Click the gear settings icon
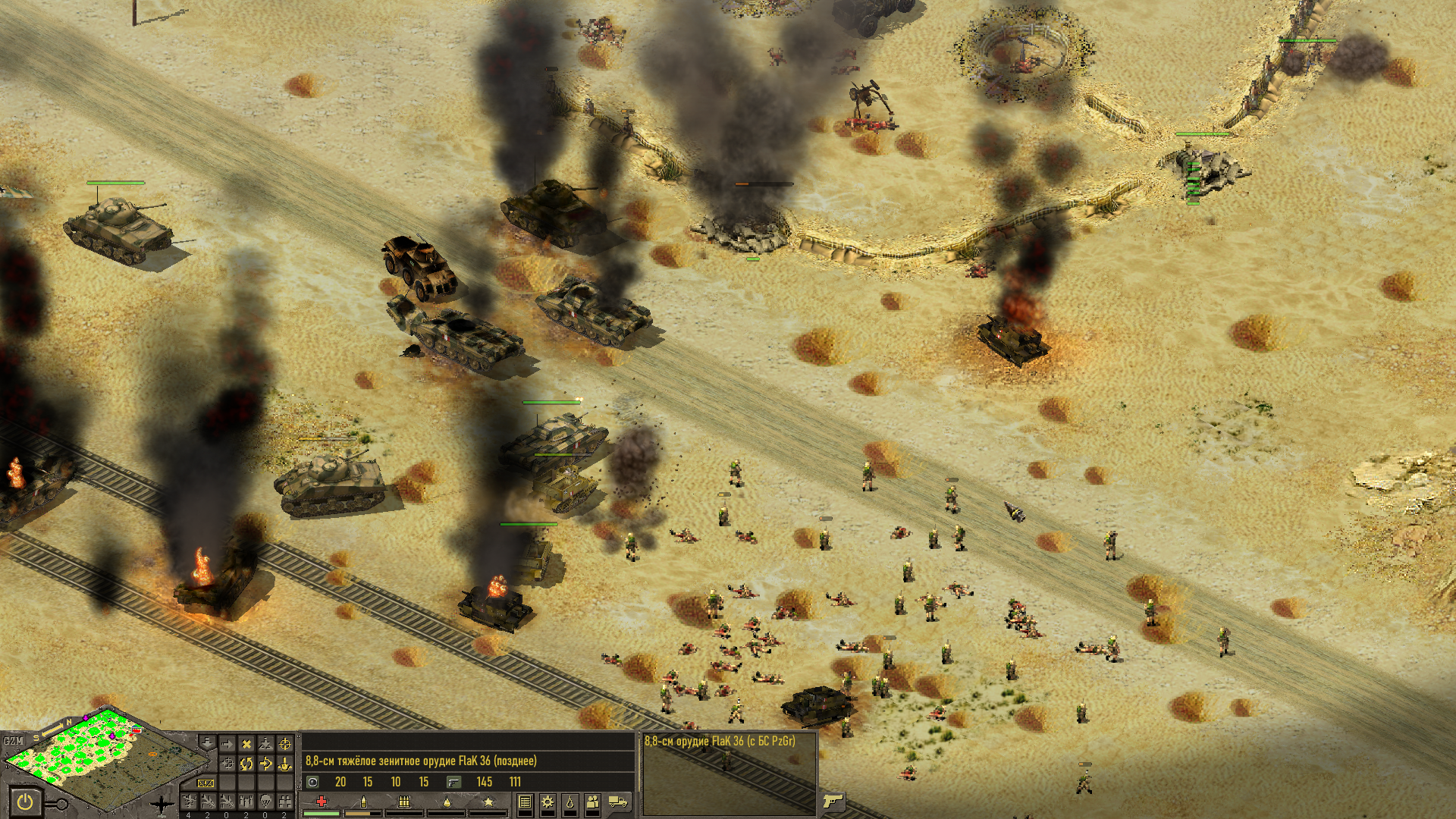The width and height of the screenshot is (1456, 819). click(547, 802)
